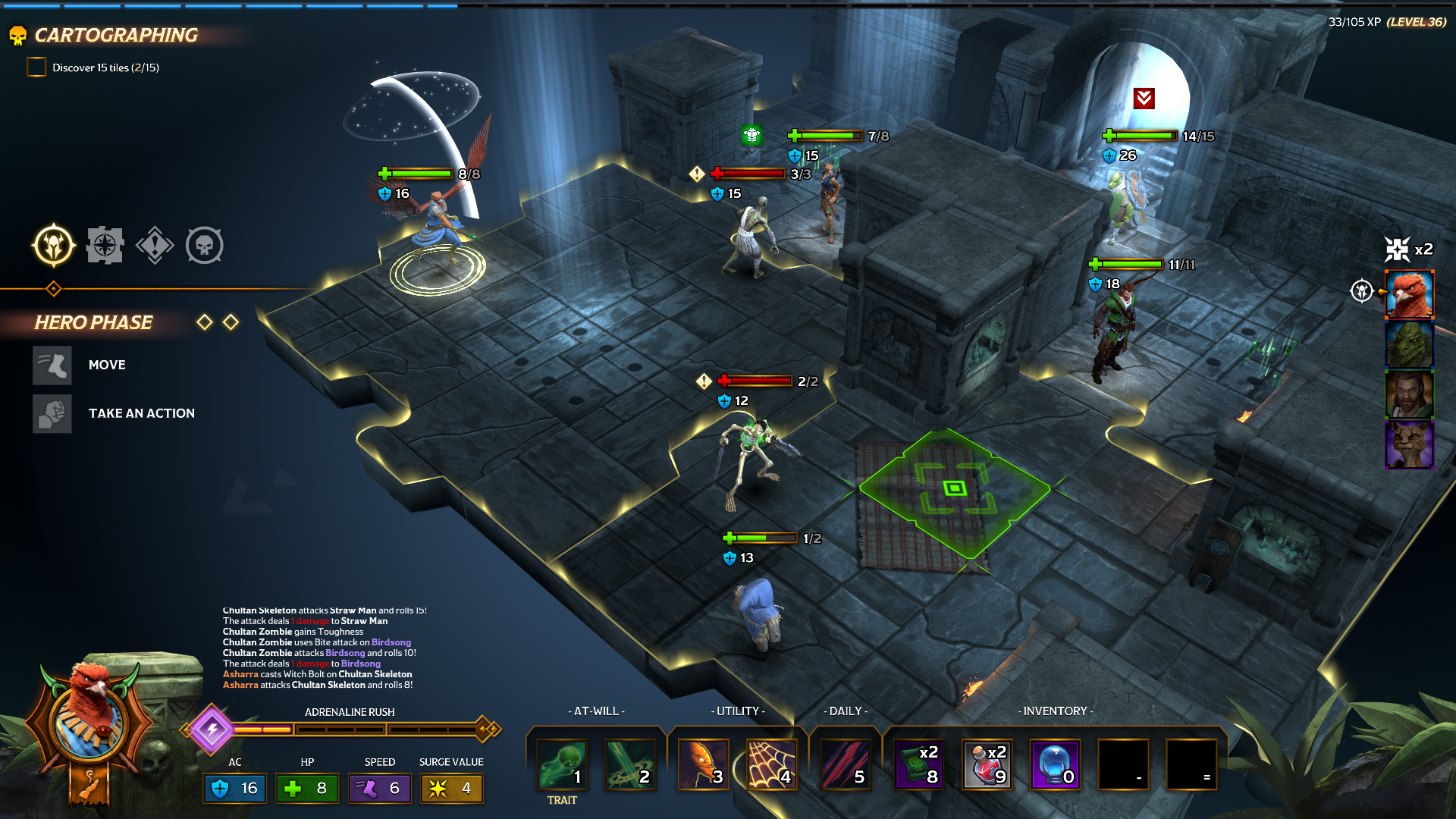Select the blue crystal ball item
1456x819 pixels.
[1055, 764]
